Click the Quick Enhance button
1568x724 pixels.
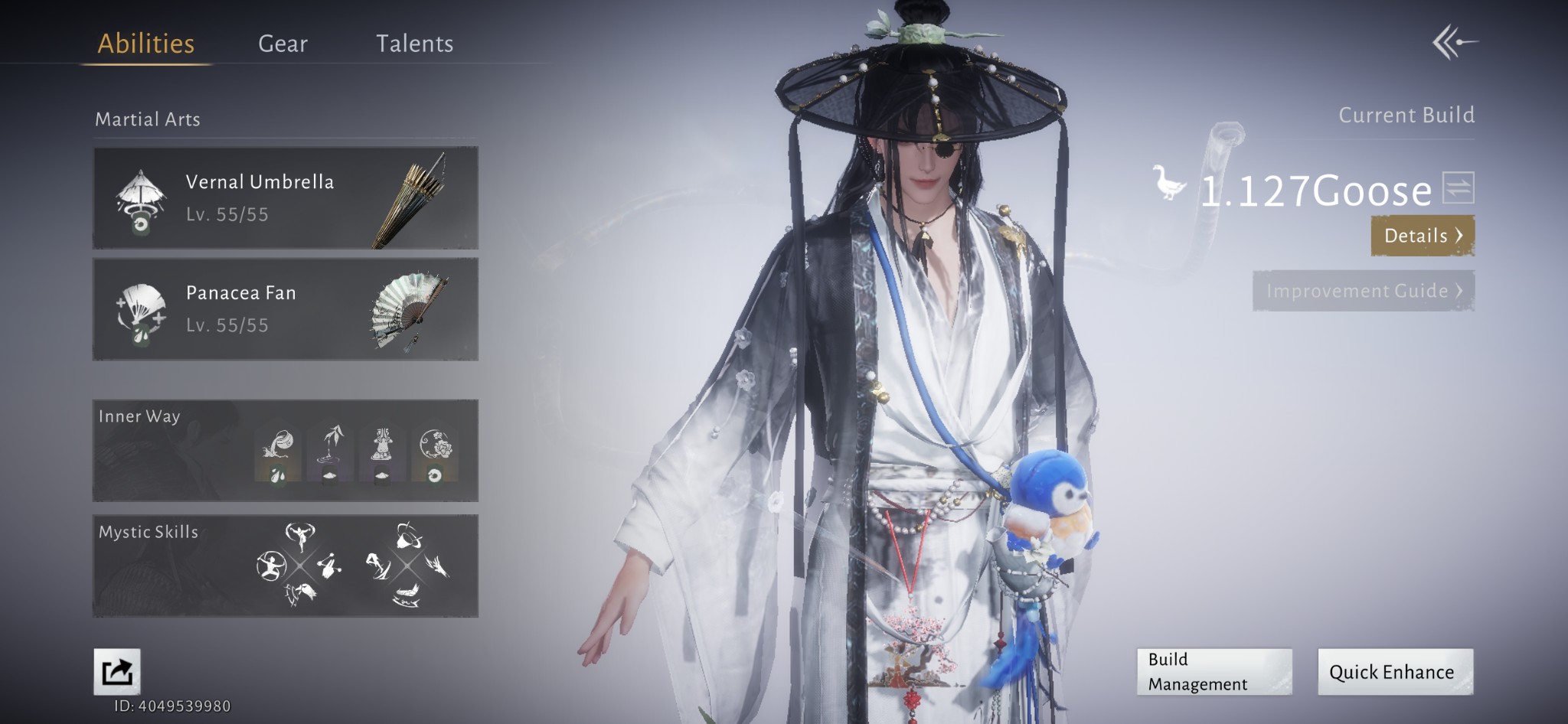(x=1394, y=671)
